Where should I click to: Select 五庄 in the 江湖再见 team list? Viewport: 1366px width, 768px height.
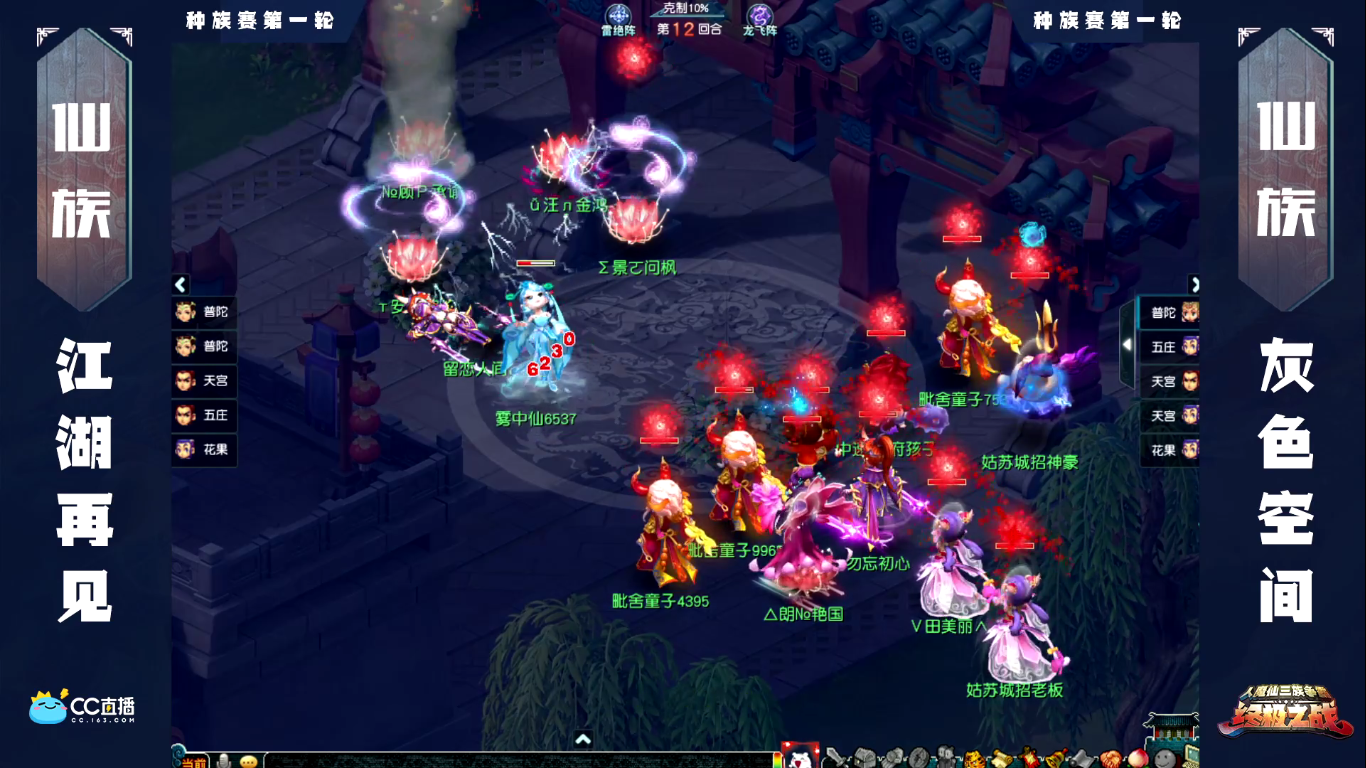click(204, 415)
